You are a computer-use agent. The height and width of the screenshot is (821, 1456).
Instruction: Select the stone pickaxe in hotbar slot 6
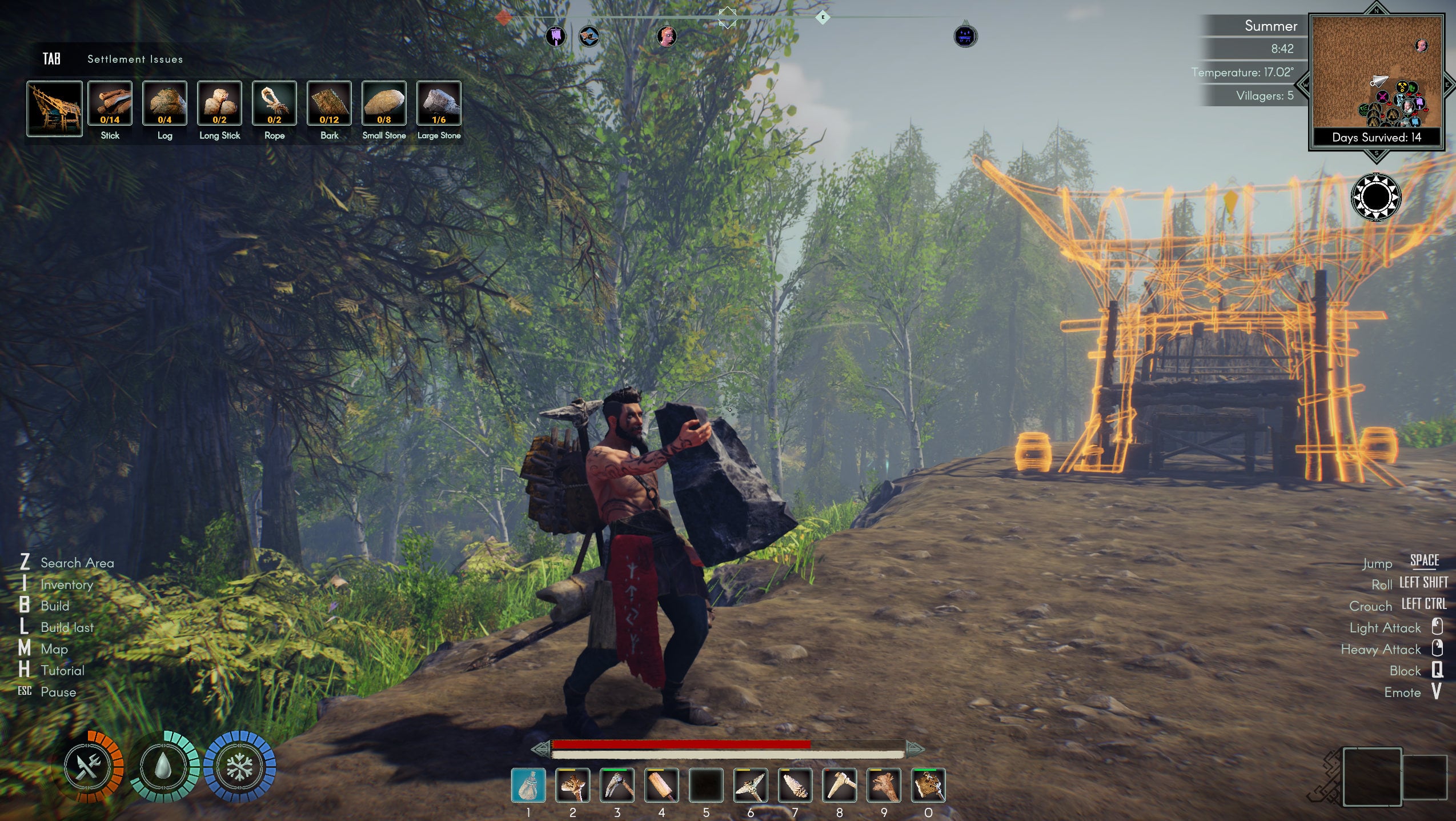click(751, 786)
